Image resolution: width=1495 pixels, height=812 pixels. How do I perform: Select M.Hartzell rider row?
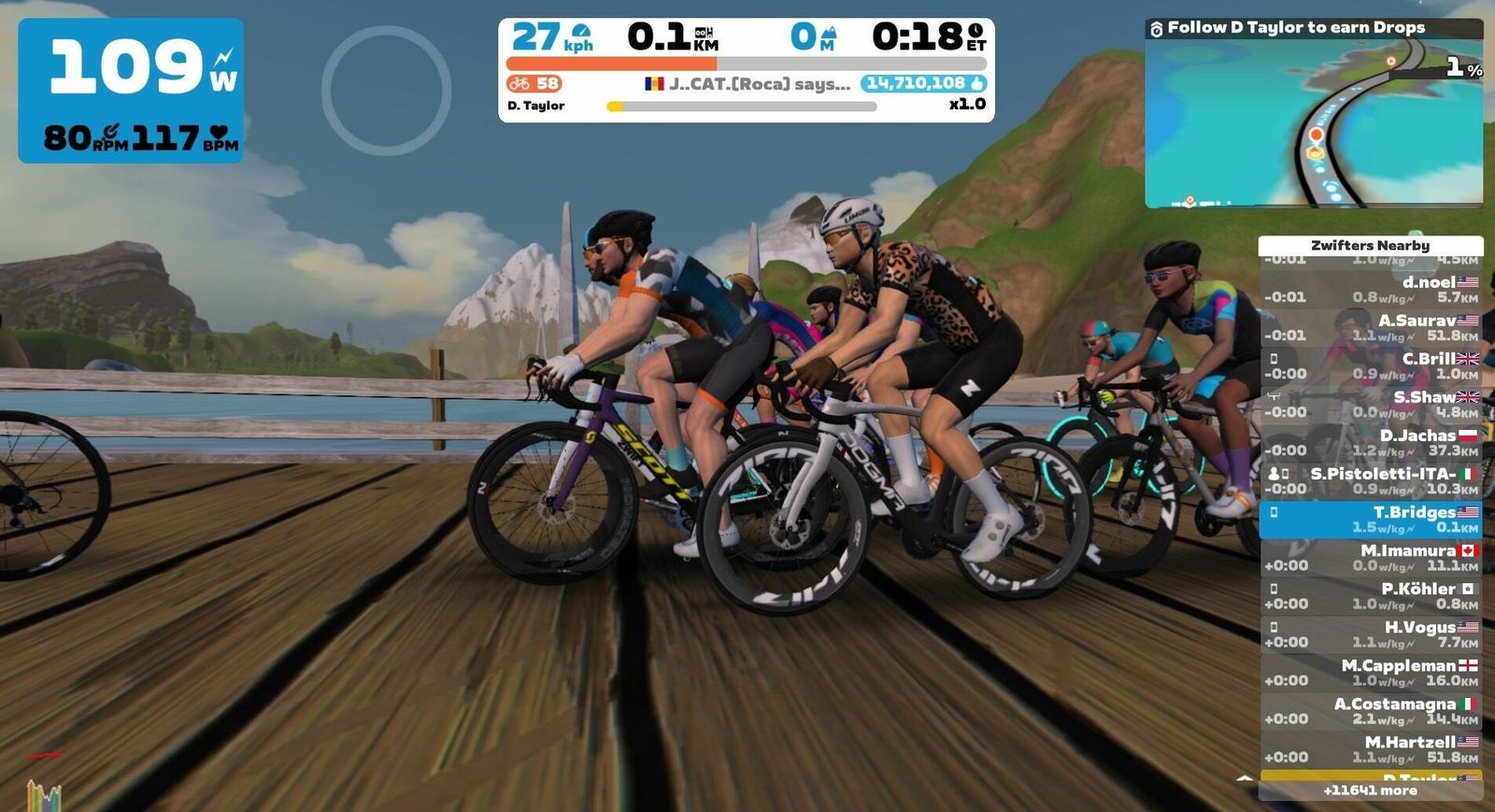pyautogui.click(x=1371, y=749)
